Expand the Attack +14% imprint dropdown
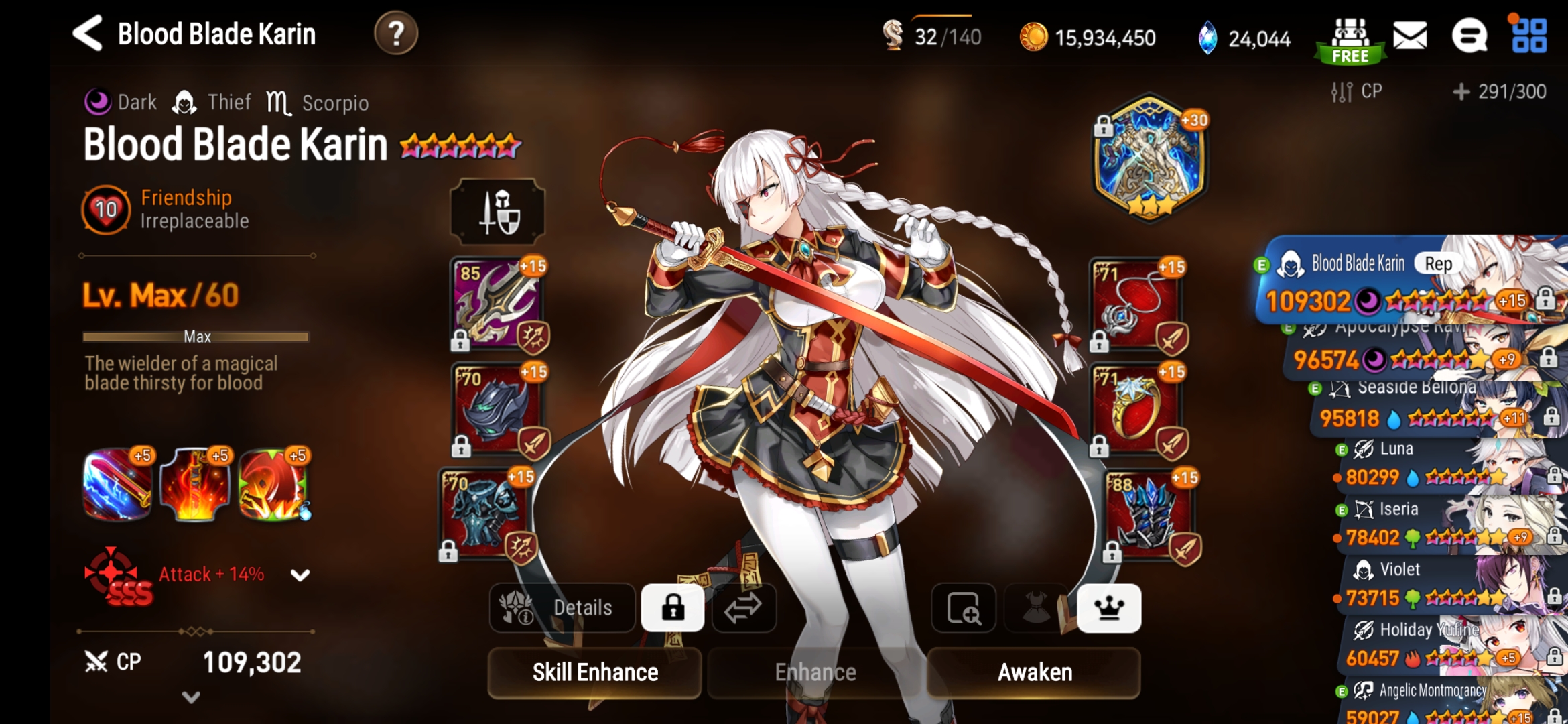Screen dimensions: 1568x724 tap(300, 575)
